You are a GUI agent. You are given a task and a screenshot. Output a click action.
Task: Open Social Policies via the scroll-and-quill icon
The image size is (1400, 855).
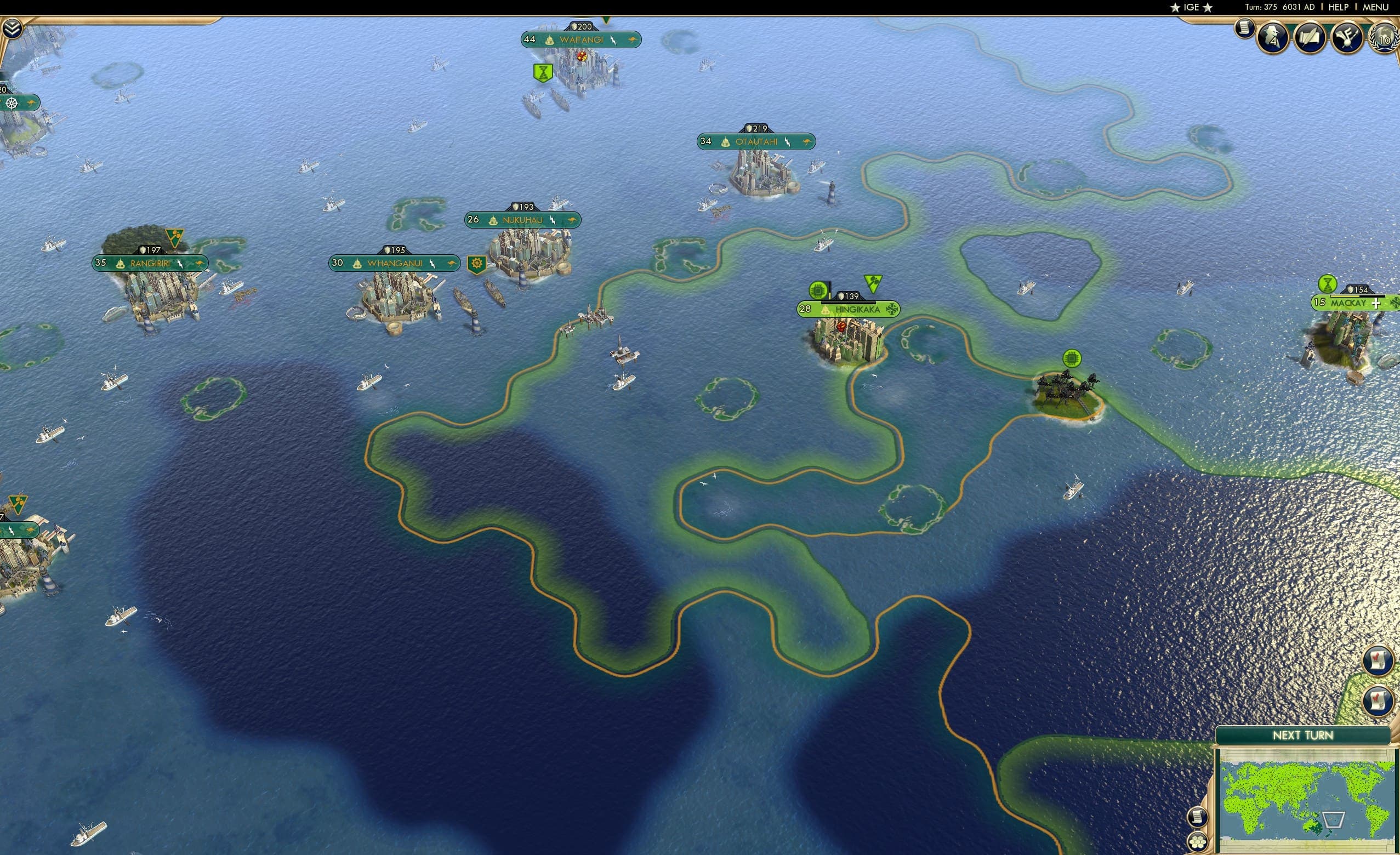pos(1310,38)
